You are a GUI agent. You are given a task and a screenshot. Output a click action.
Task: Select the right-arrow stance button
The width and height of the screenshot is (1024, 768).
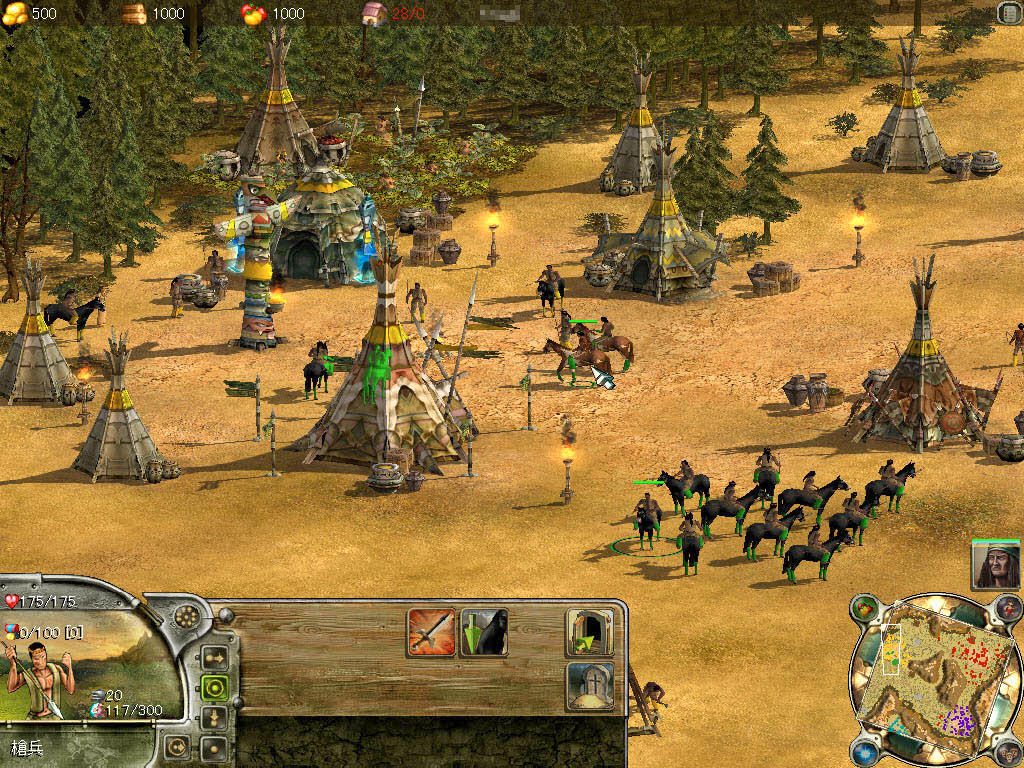click(x=214, y=658)
